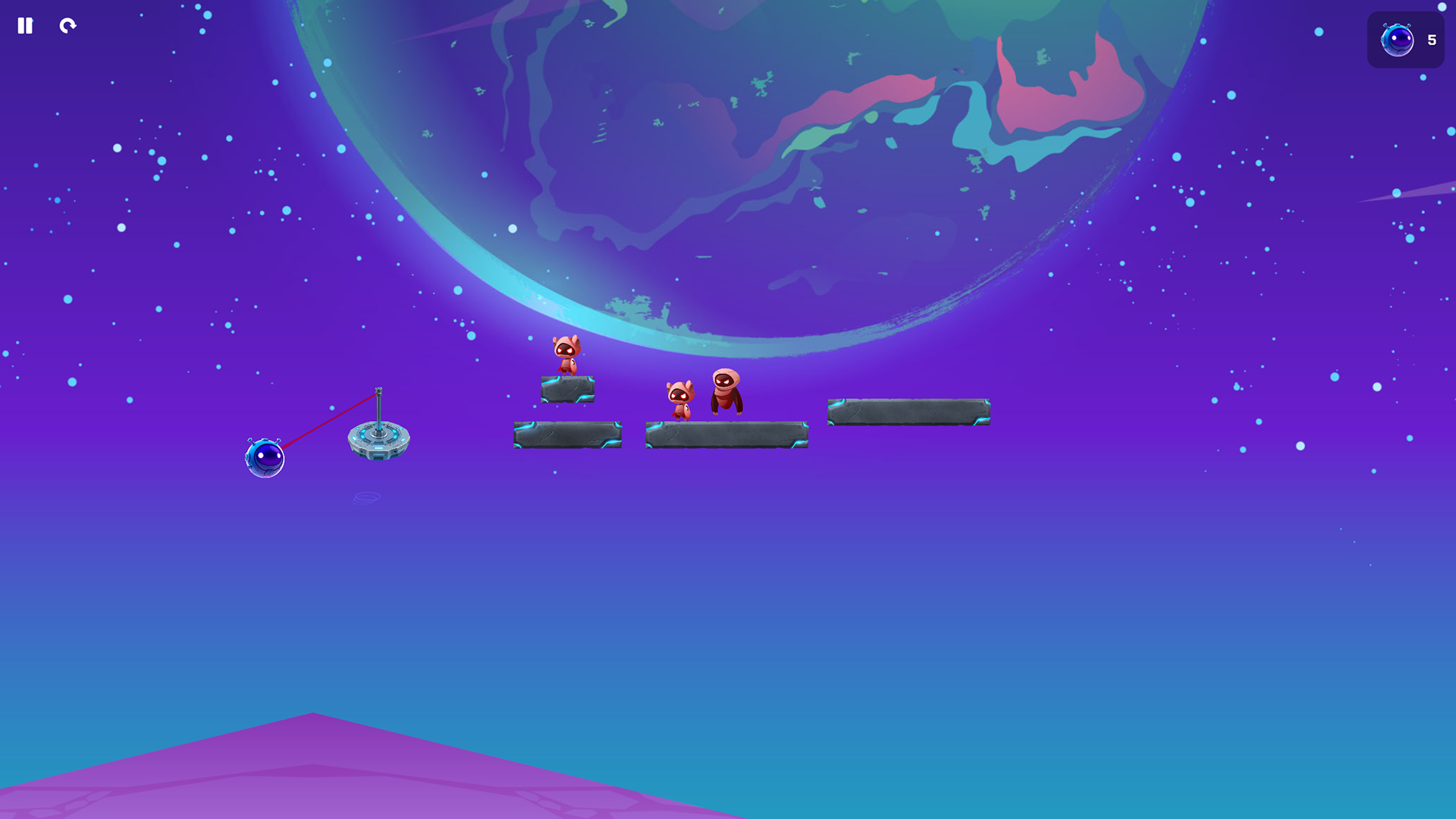The height and width of the screenshot is (819, 1456).
Task: Select the blue robot ball in the slingshot
Action: pos(265,456)
